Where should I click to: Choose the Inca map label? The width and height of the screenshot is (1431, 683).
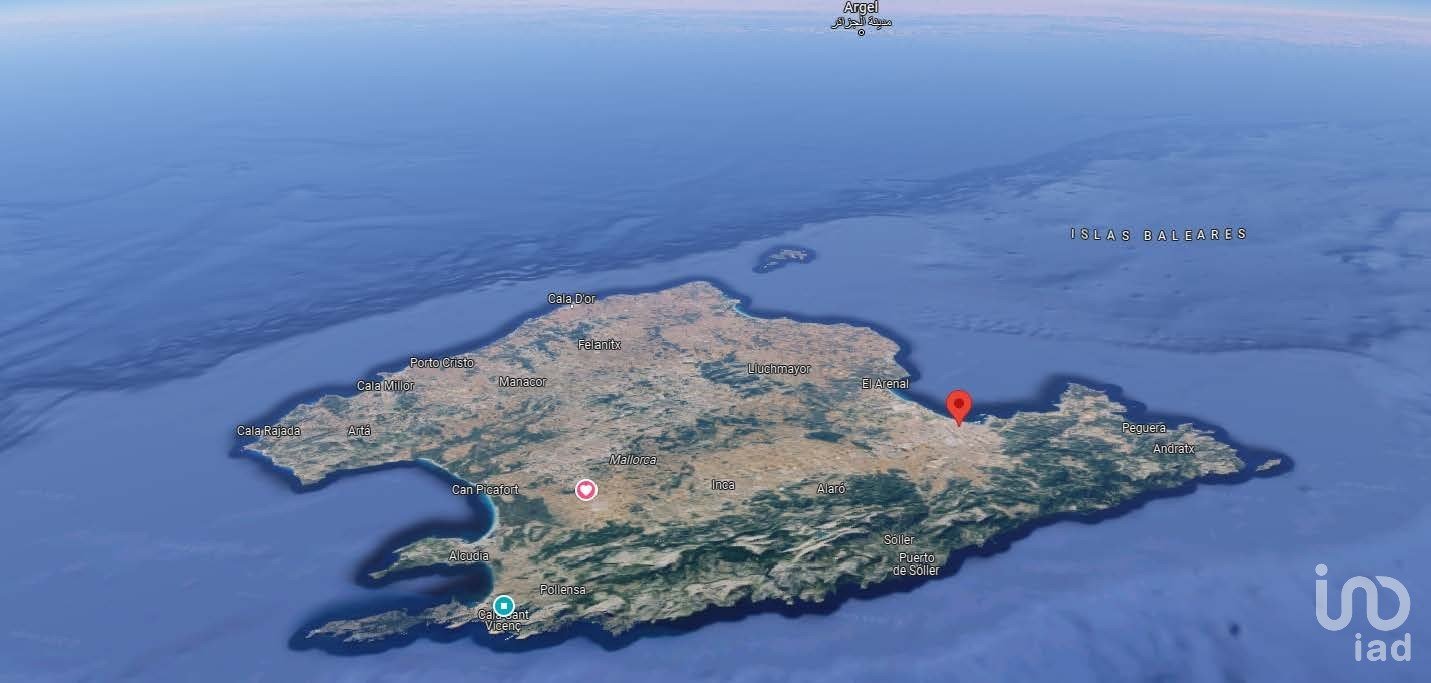coord(723,485)
